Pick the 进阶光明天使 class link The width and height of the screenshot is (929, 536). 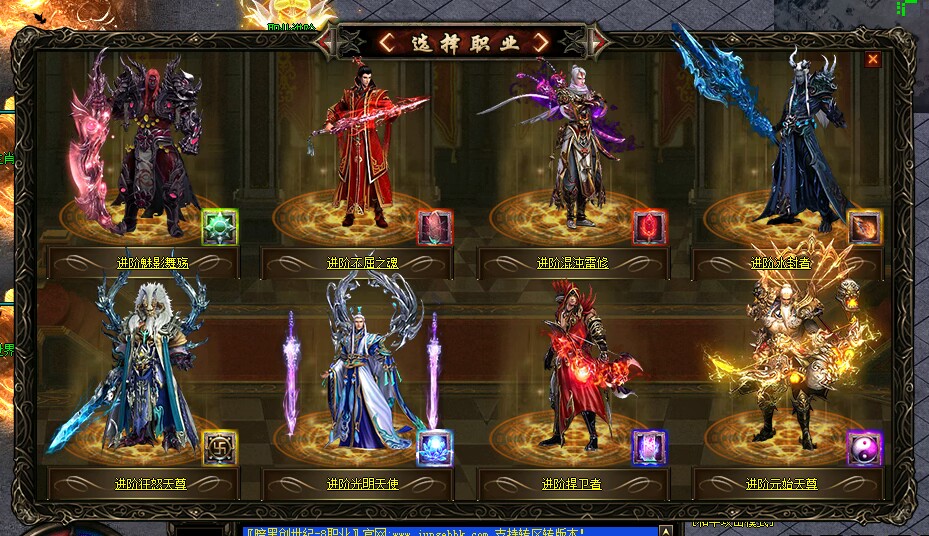(x=362, y=484)
